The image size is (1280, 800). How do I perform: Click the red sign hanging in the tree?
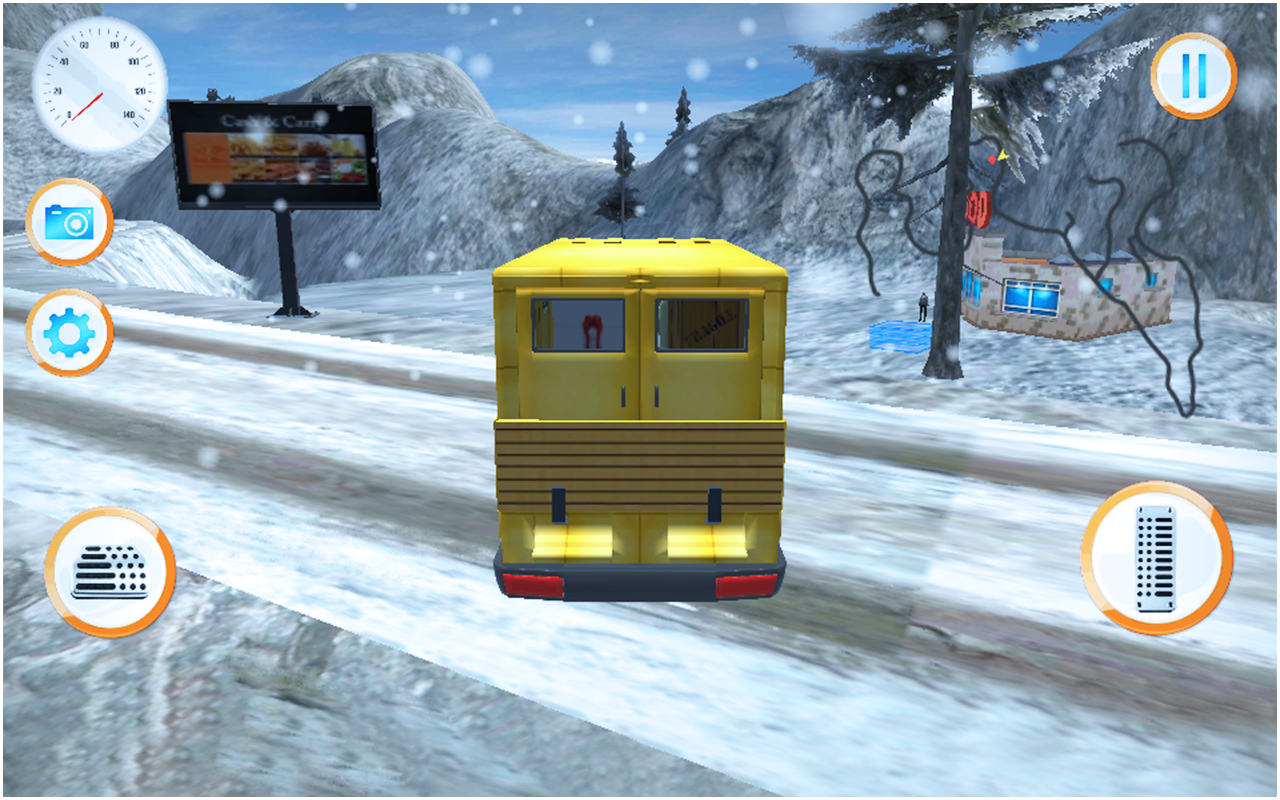point(978,207)
